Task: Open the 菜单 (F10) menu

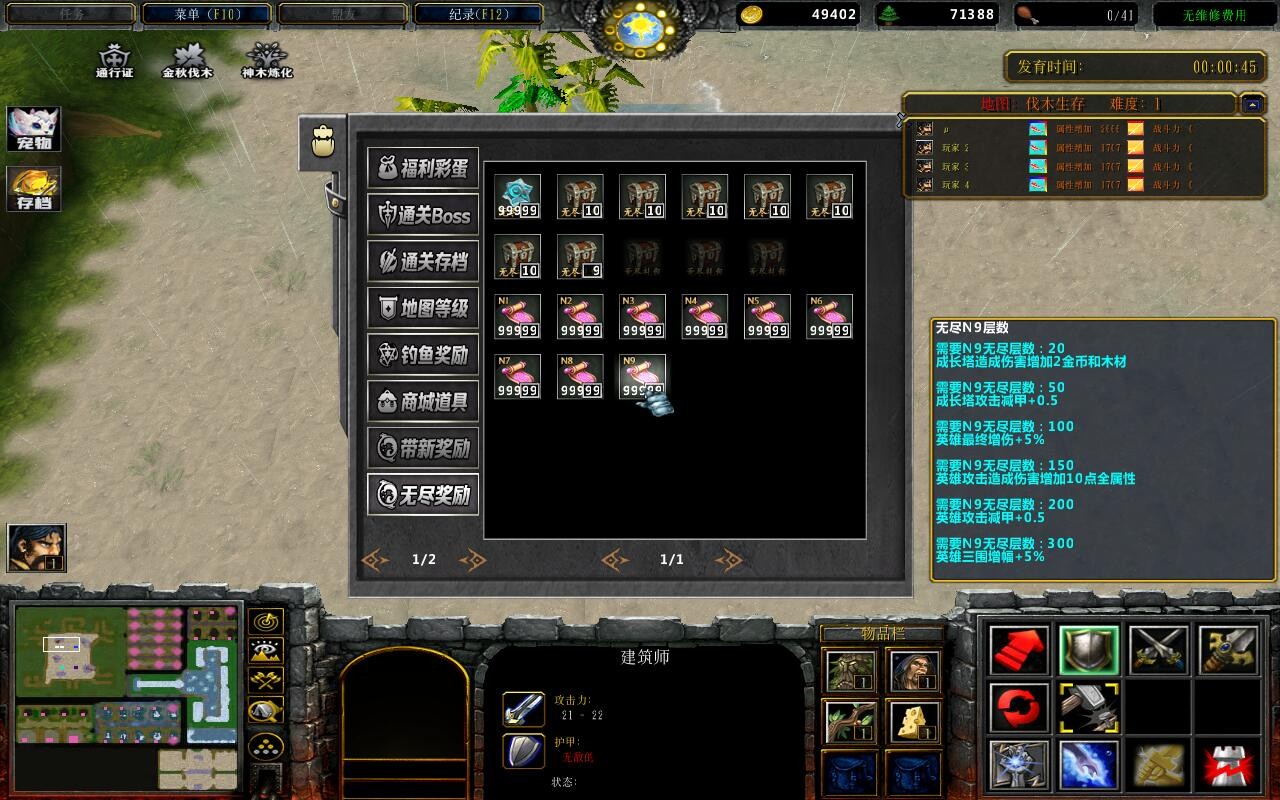Action: coord(207,14)
